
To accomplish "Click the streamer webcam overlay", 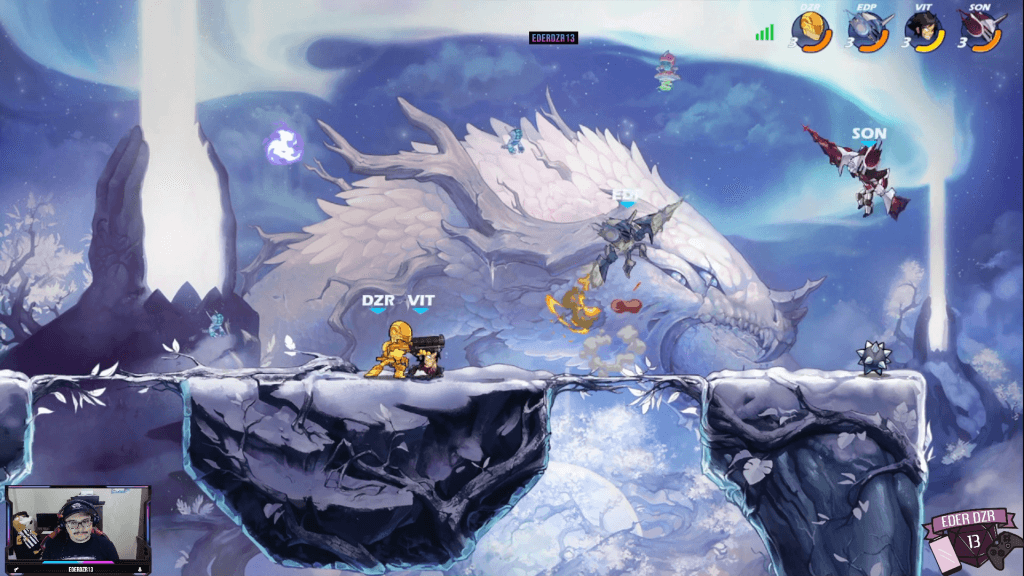I will [x=78, y=525].
